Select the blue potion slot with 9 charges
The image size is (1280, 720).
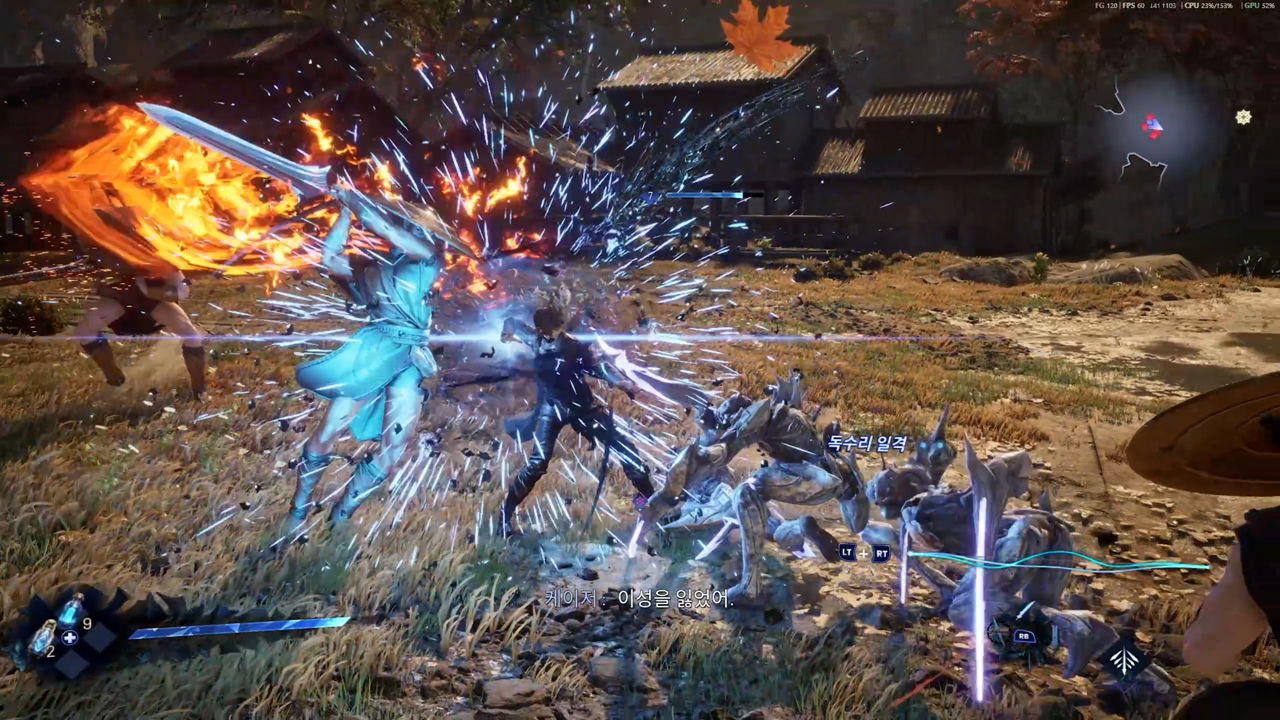[71, 610]
